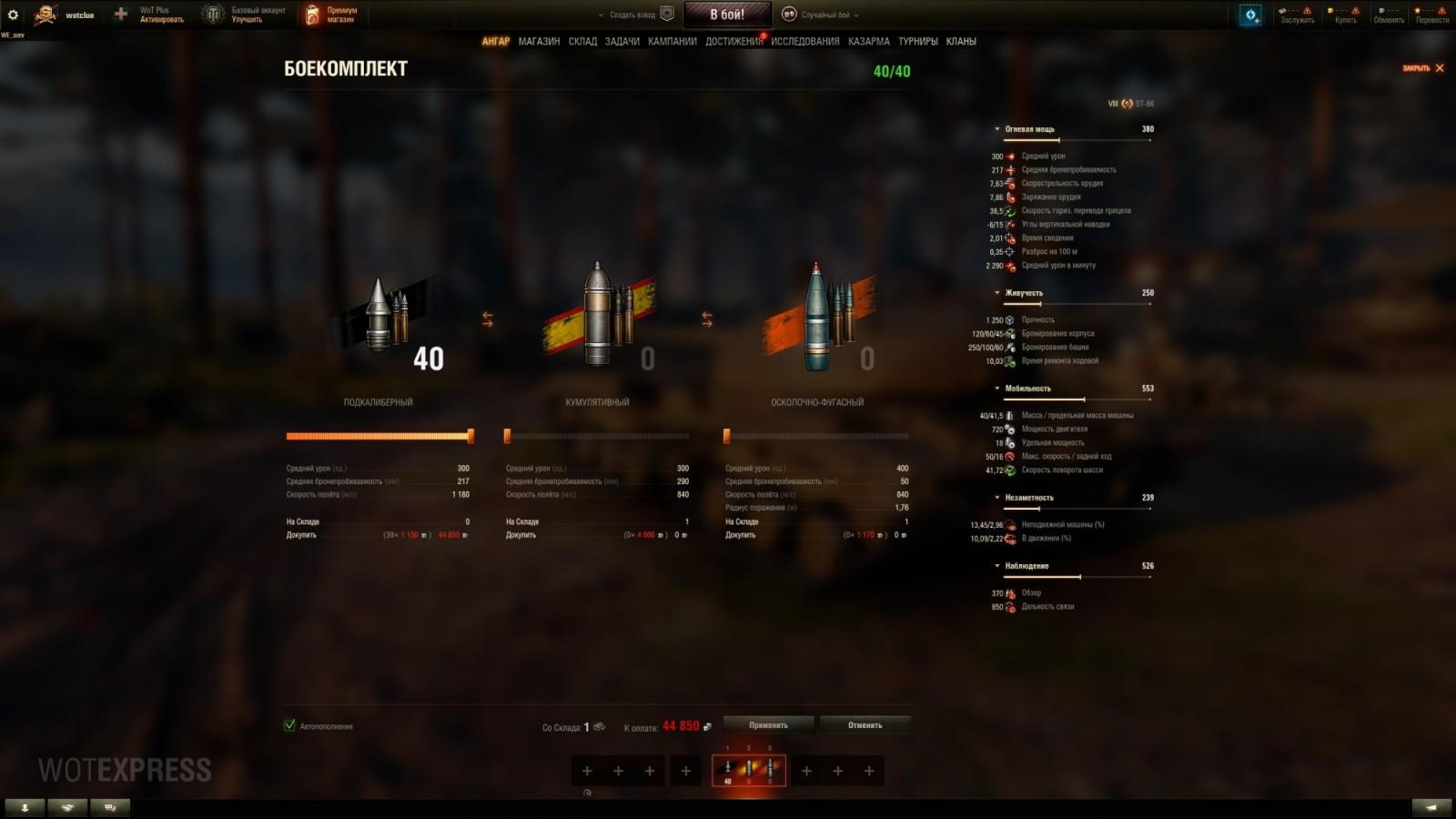Viewport: 1456px width, 819px height.
Task: Open the settings gear icon
Action: pyautogui.click(x=12, y=13)
